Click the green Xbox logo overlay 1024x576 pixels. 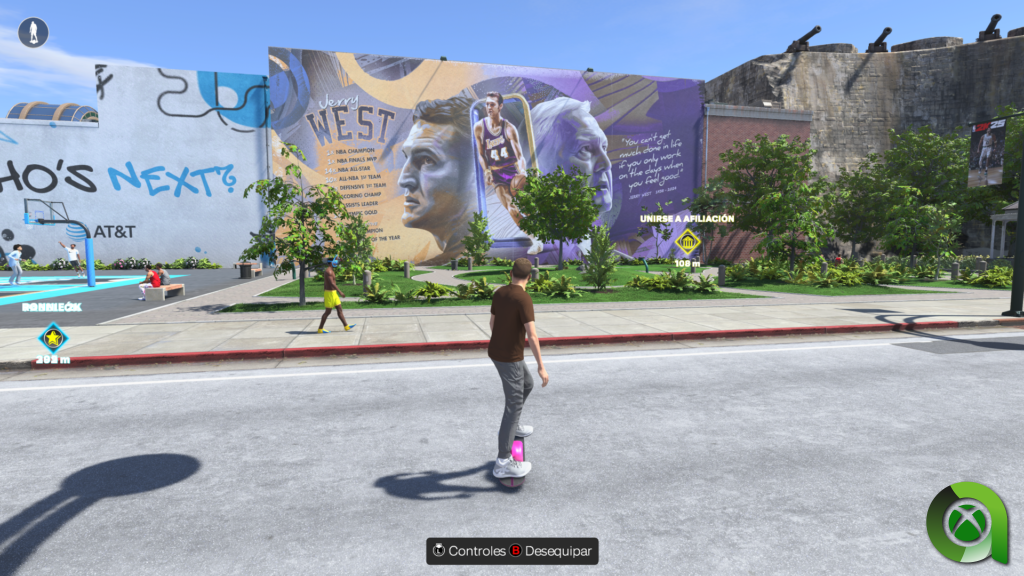pyautogui.click(x=966, y=524)
